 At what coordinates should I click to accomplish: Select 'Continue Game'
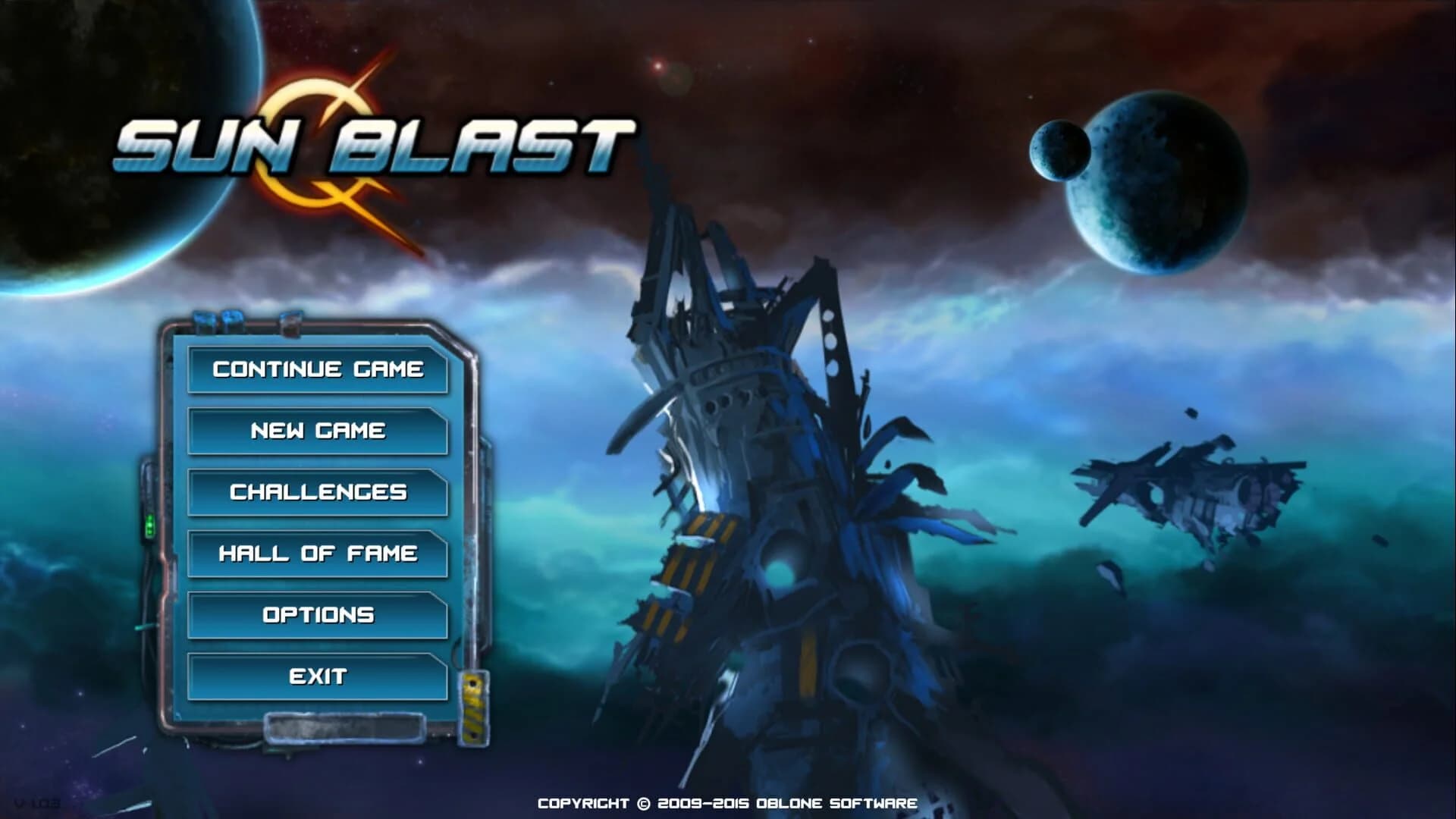pyautogui.click(x=317, y=370)
